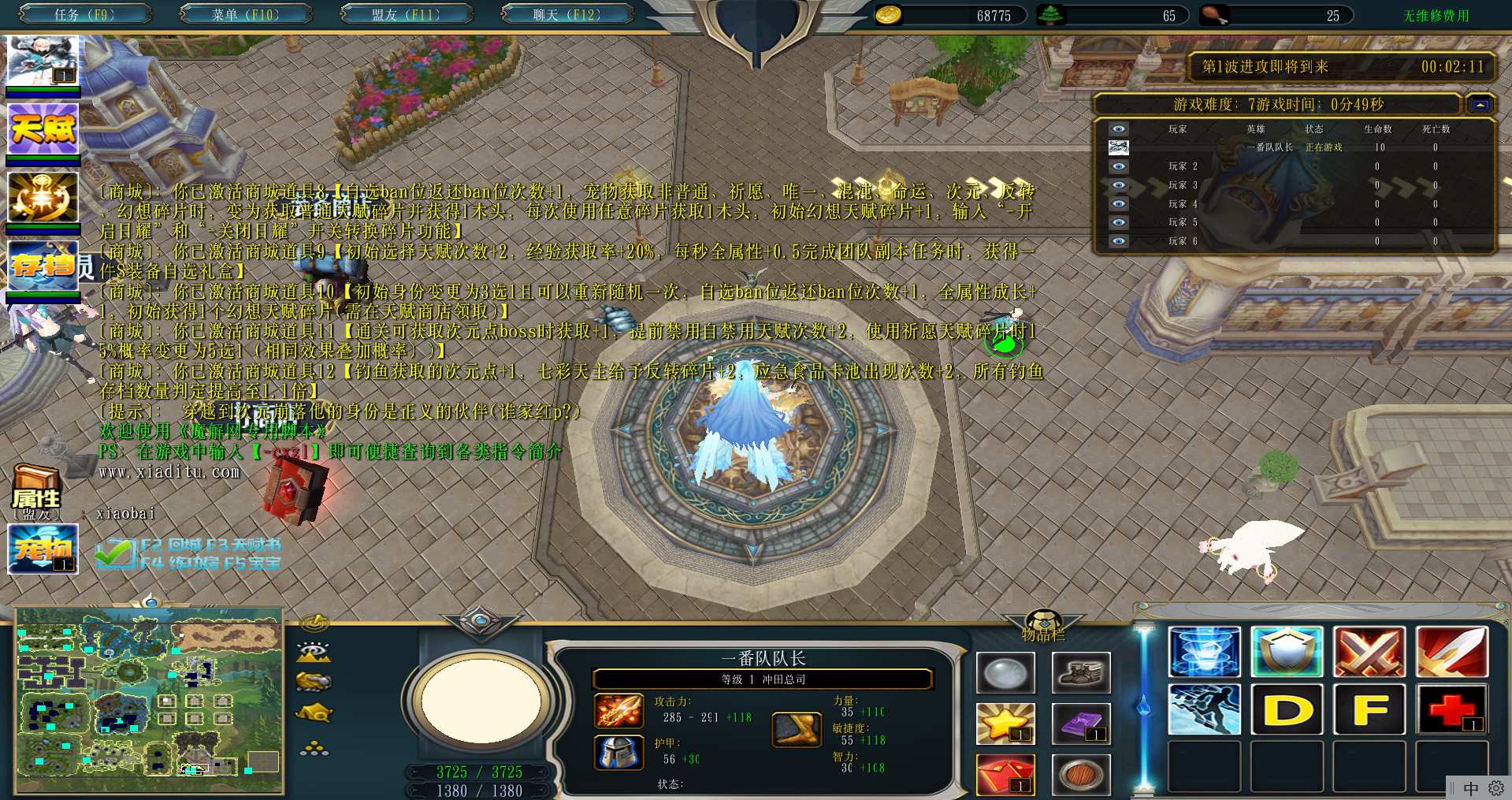The width and height of the screenshot is (1512, 800).
Task: Click on the minimap
Action: pos(149,701)
